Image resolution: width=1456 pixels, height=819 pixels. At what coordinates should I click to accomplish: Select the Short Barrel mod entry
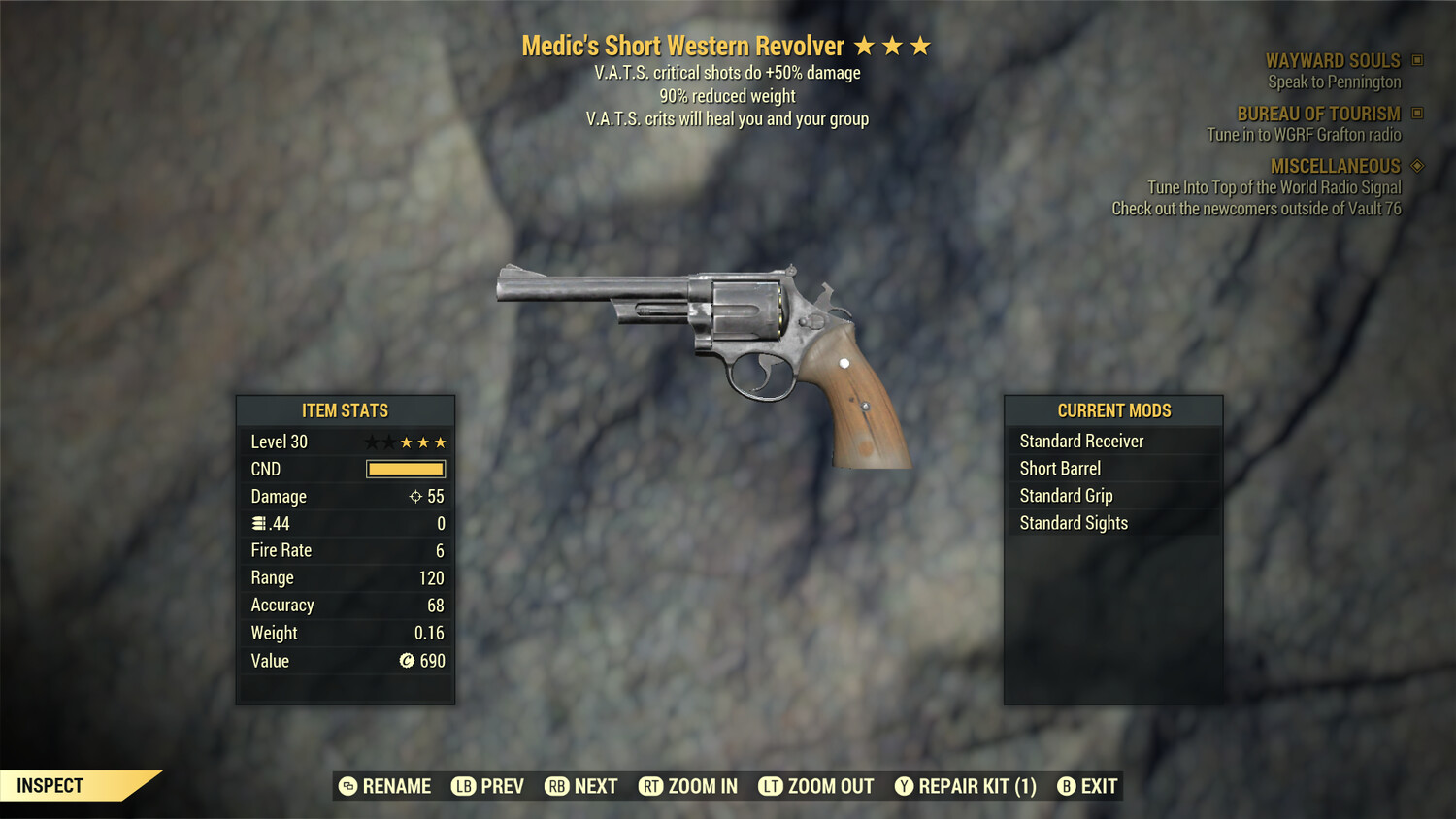tap(1059, 468)
